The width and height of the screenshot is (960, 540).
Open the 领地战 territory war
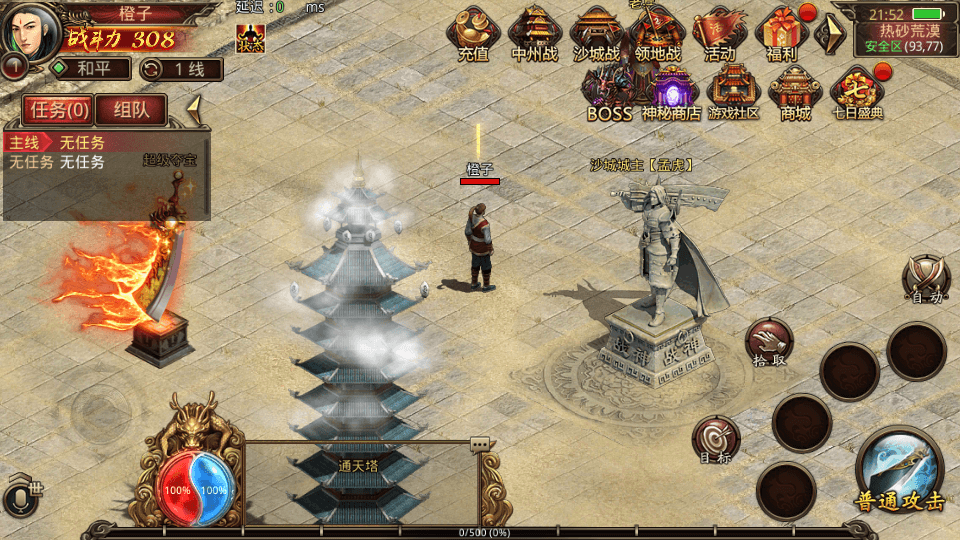point(657,35)
